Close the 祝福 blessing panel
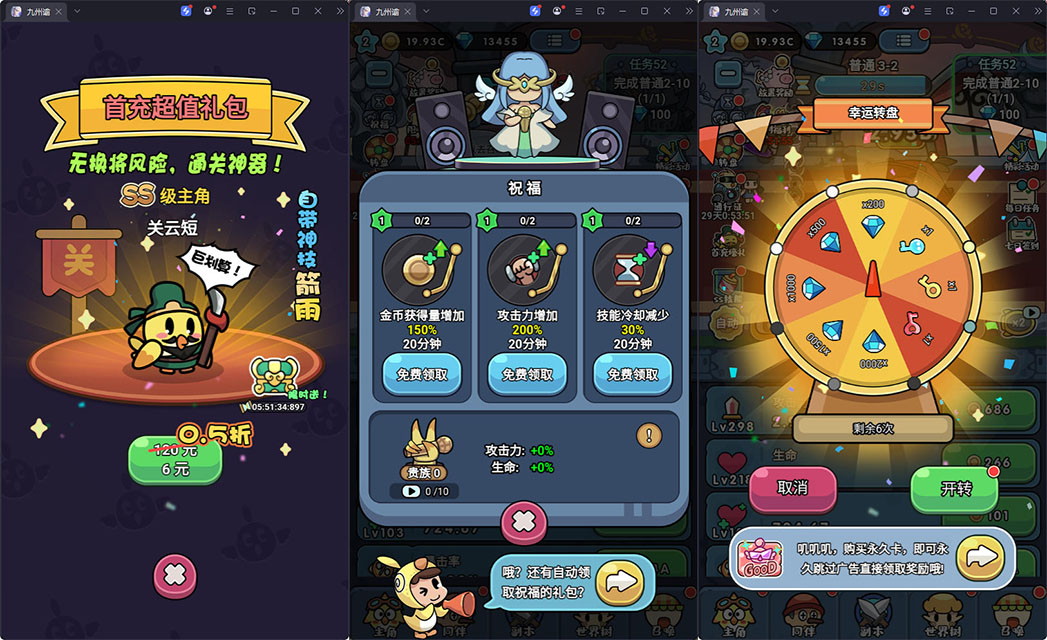This screenshot has height=640, width=1047. point(524,521)
